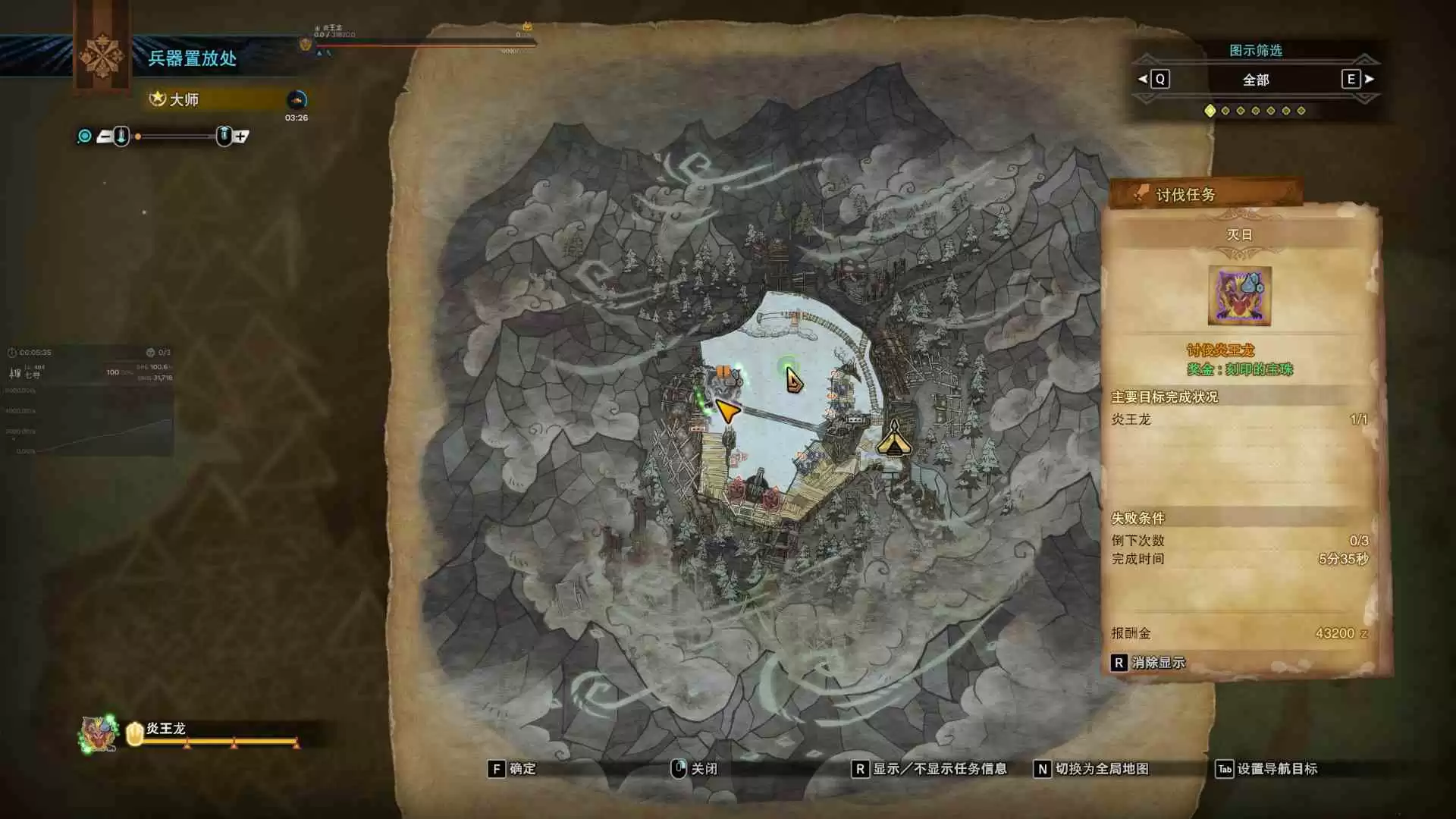Switch icon filter to the previous category

click(1153, 79)
